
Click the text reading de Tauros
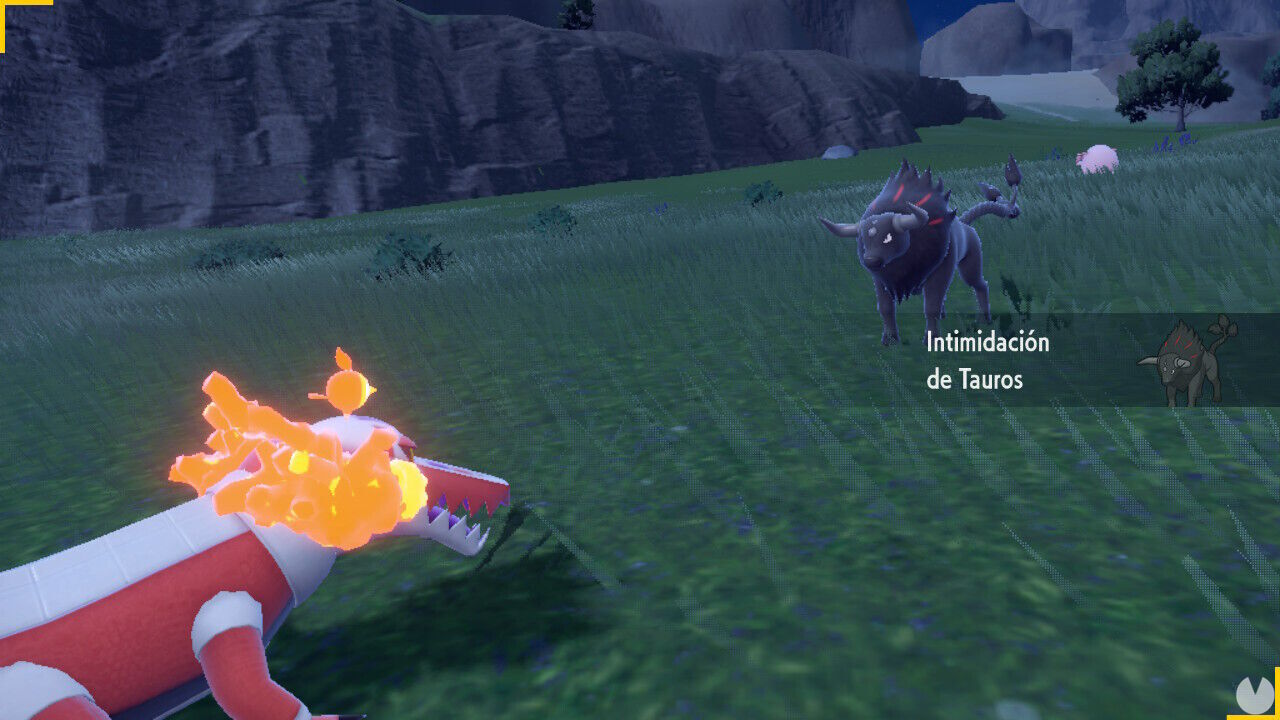[973, 381]
